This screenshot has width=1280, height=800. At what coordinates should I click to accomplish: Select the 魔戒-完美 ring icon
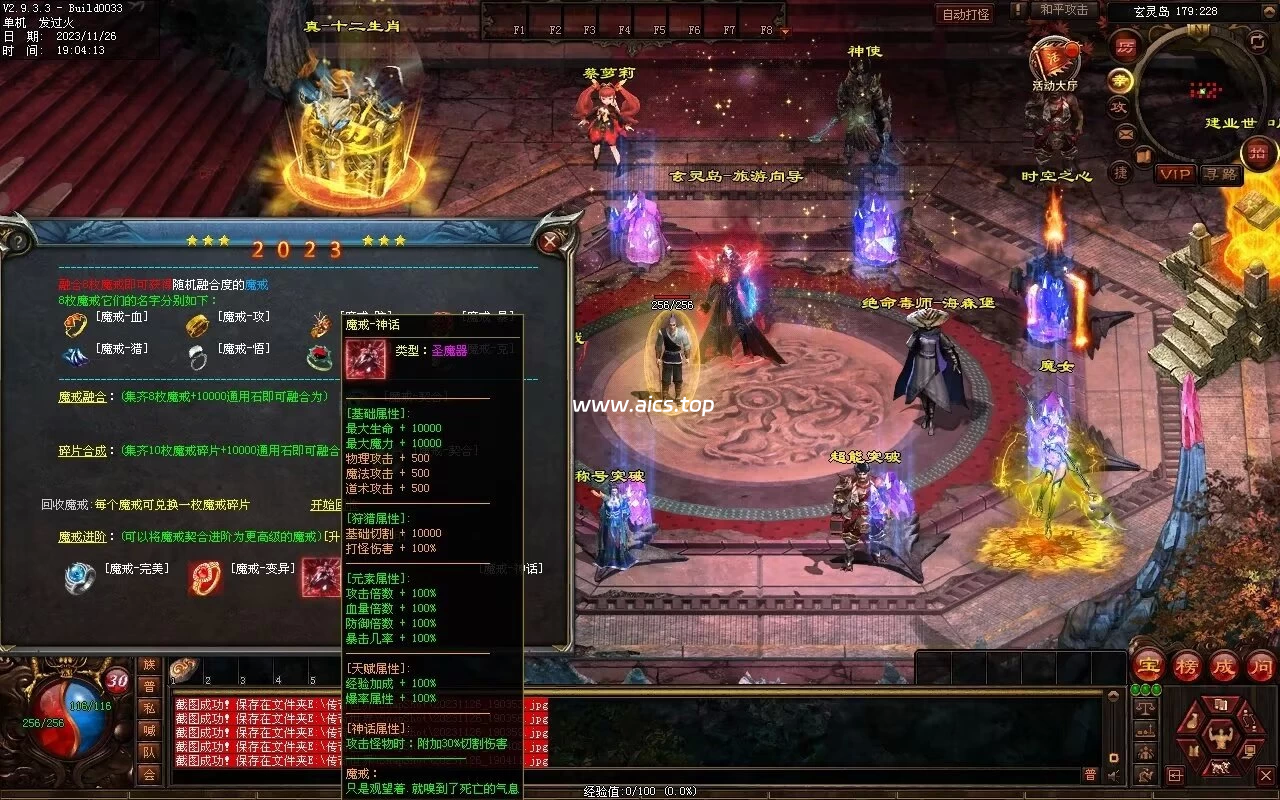pyautogui.click(x=79, y=578)
